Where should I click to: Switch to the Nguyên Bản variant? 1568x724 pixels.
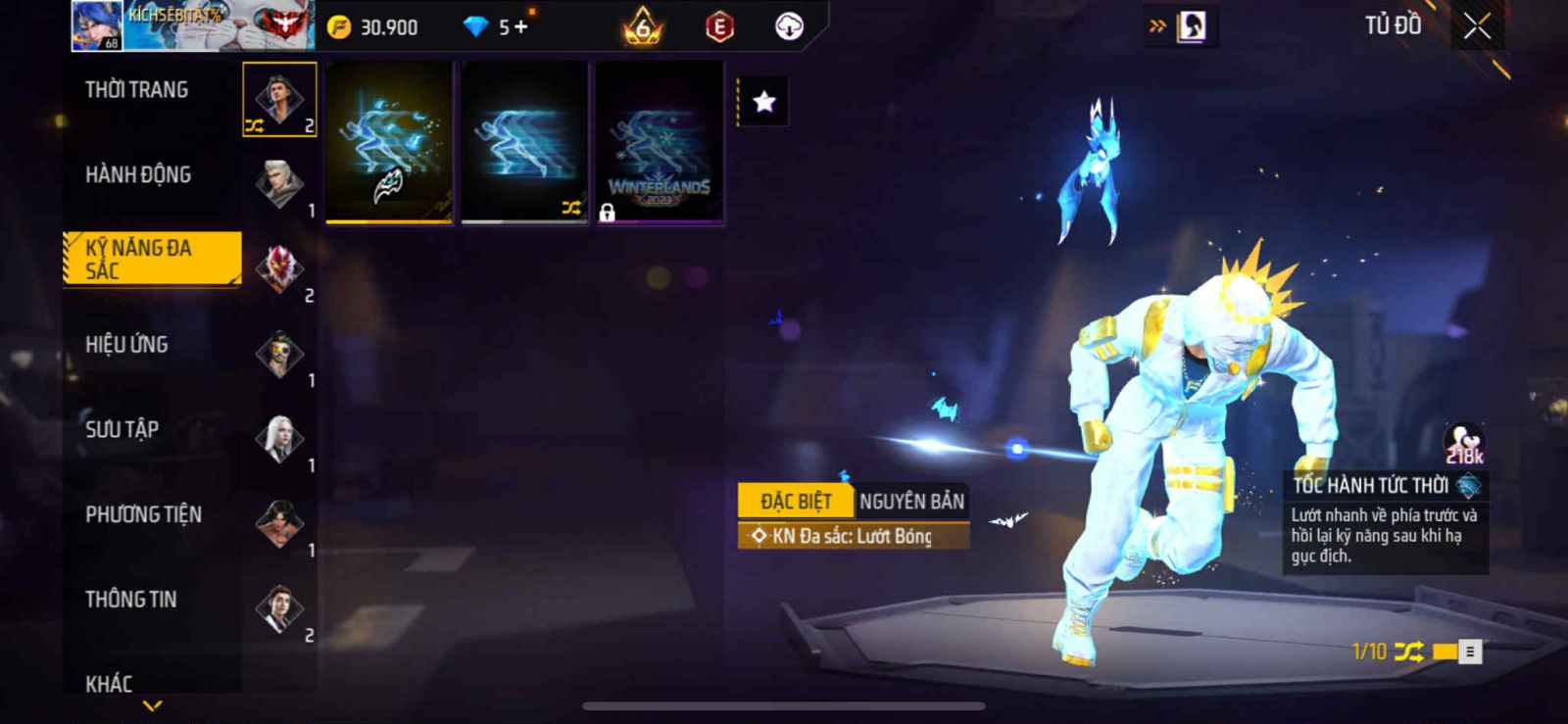pos(911,502)
